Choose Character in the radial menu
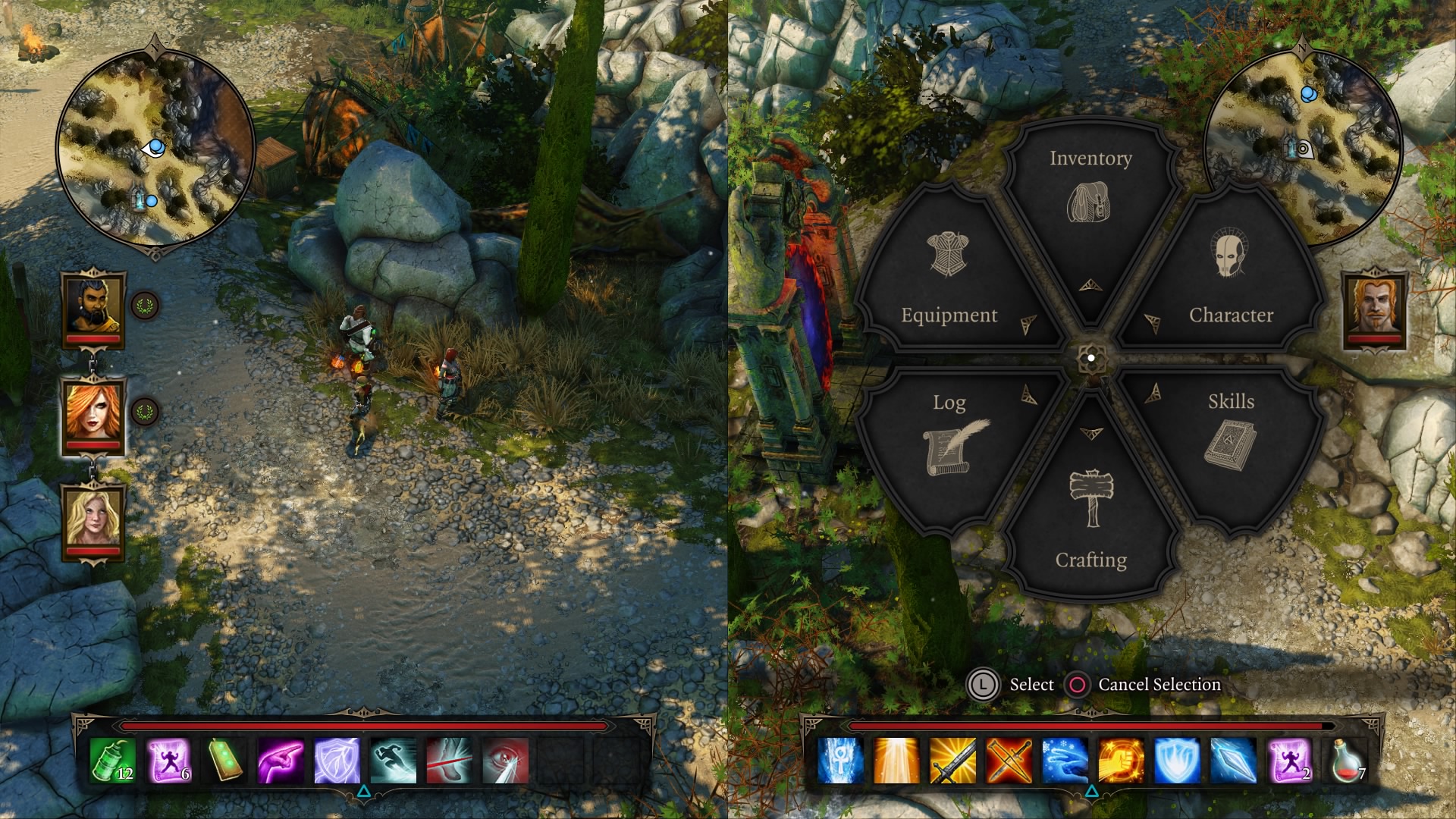This screenshot has width=1456, height=819. (x=1230, y=281)
